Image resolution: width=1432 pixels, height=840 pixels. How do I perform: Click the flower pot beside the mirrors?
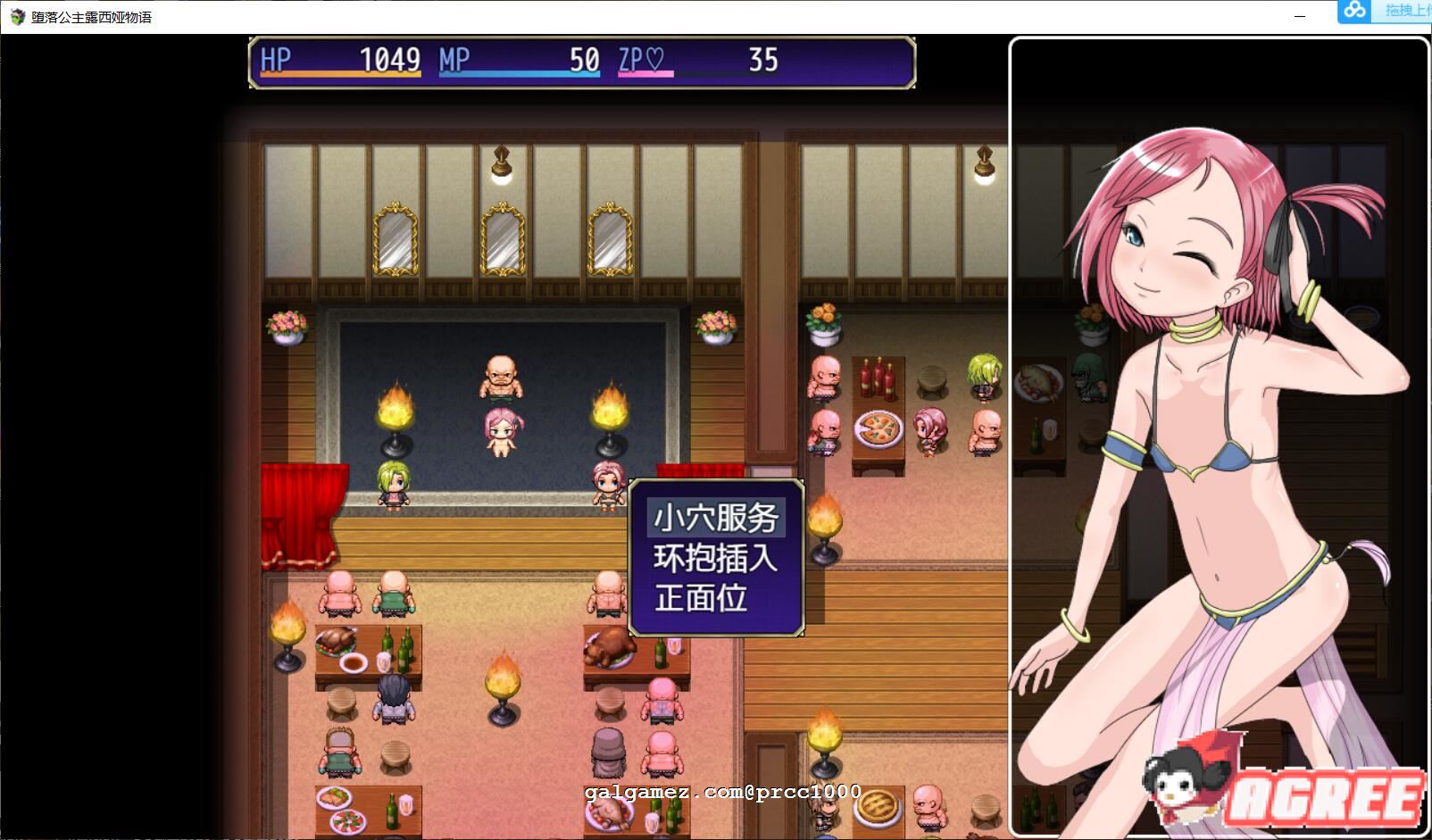[x=286, y=326]
